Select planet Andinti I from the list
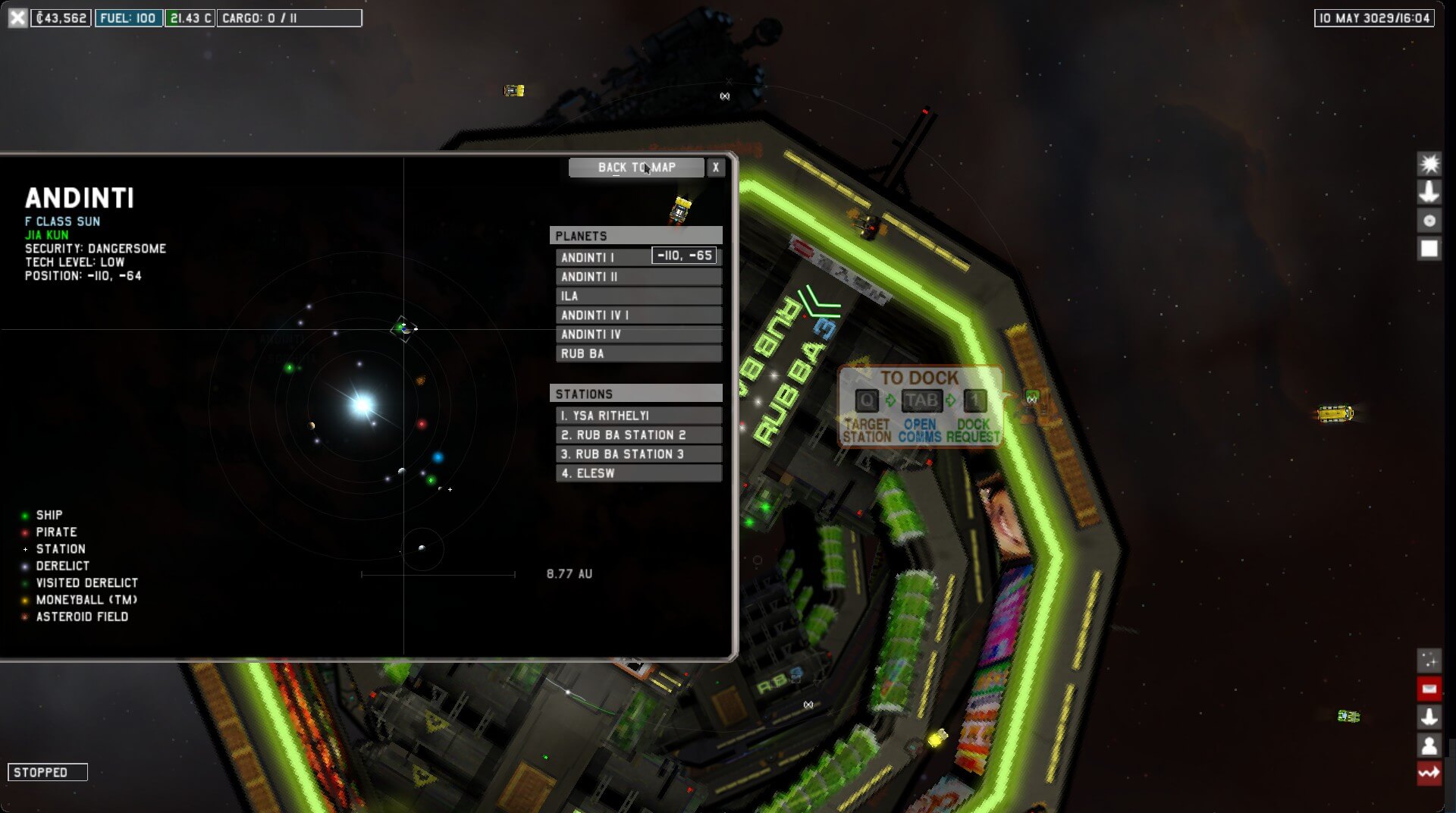Image resolution: width=1456 pixels, height=813 pixels. 602,258
